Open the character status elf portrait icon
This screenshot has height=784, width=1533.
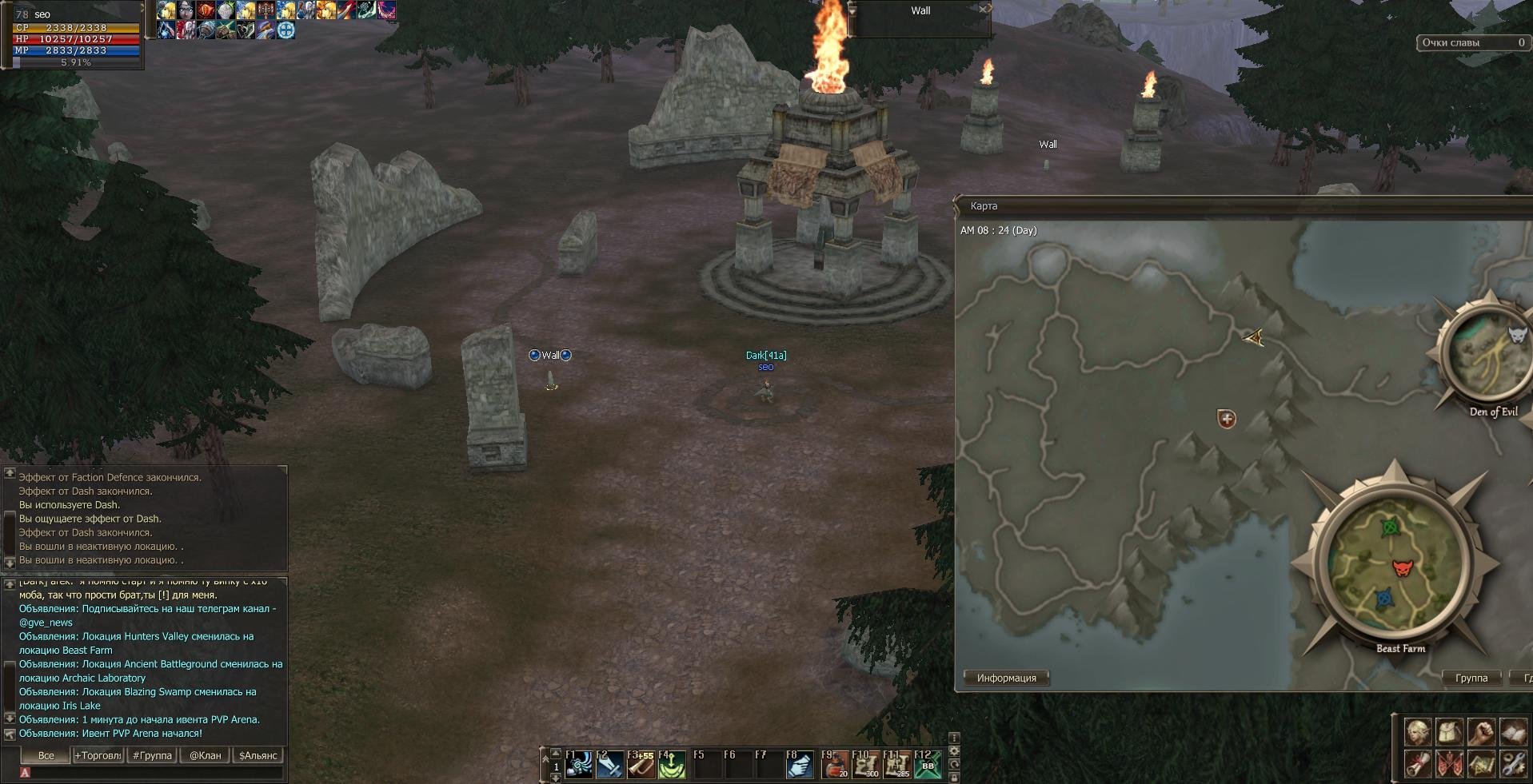[x=1418, y=732]
